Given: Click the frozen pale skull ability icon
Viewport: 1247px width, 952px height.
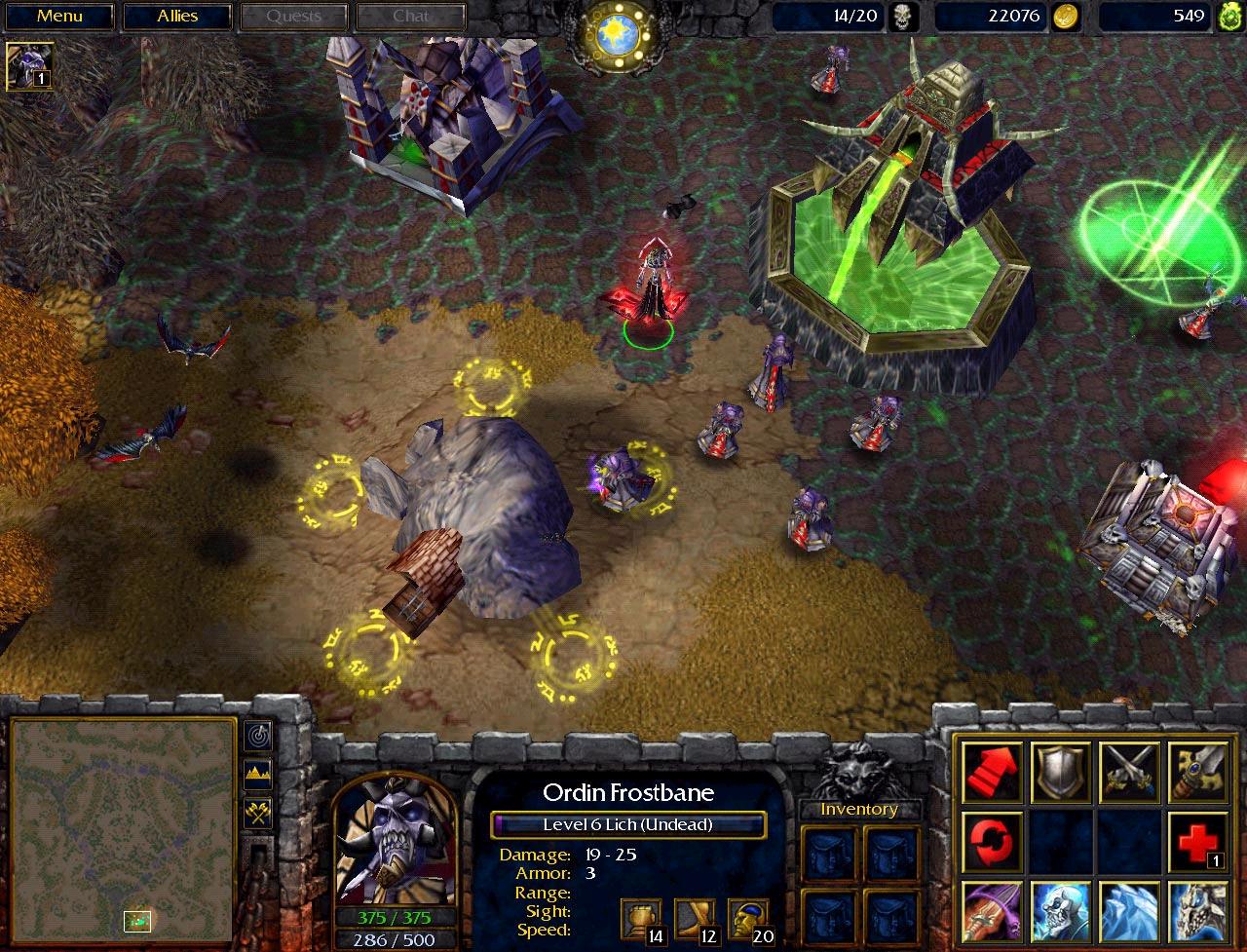Looking at the screenshot, I should (x=1197, y=908).
